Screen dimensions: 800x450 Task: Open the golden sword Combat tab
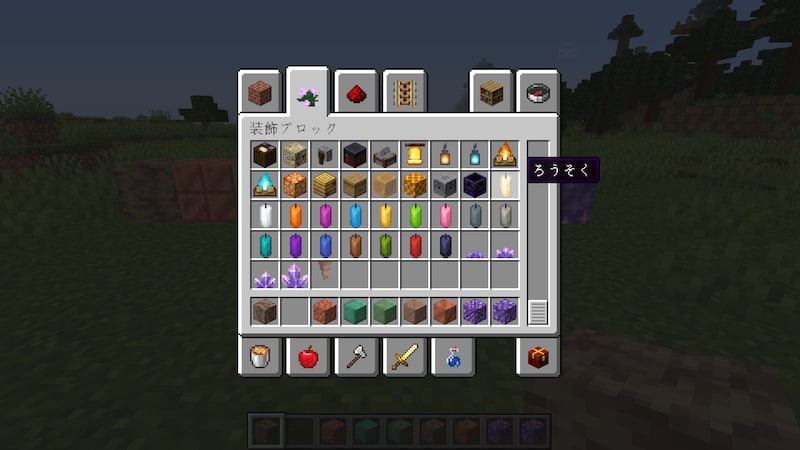pos(403,356)
